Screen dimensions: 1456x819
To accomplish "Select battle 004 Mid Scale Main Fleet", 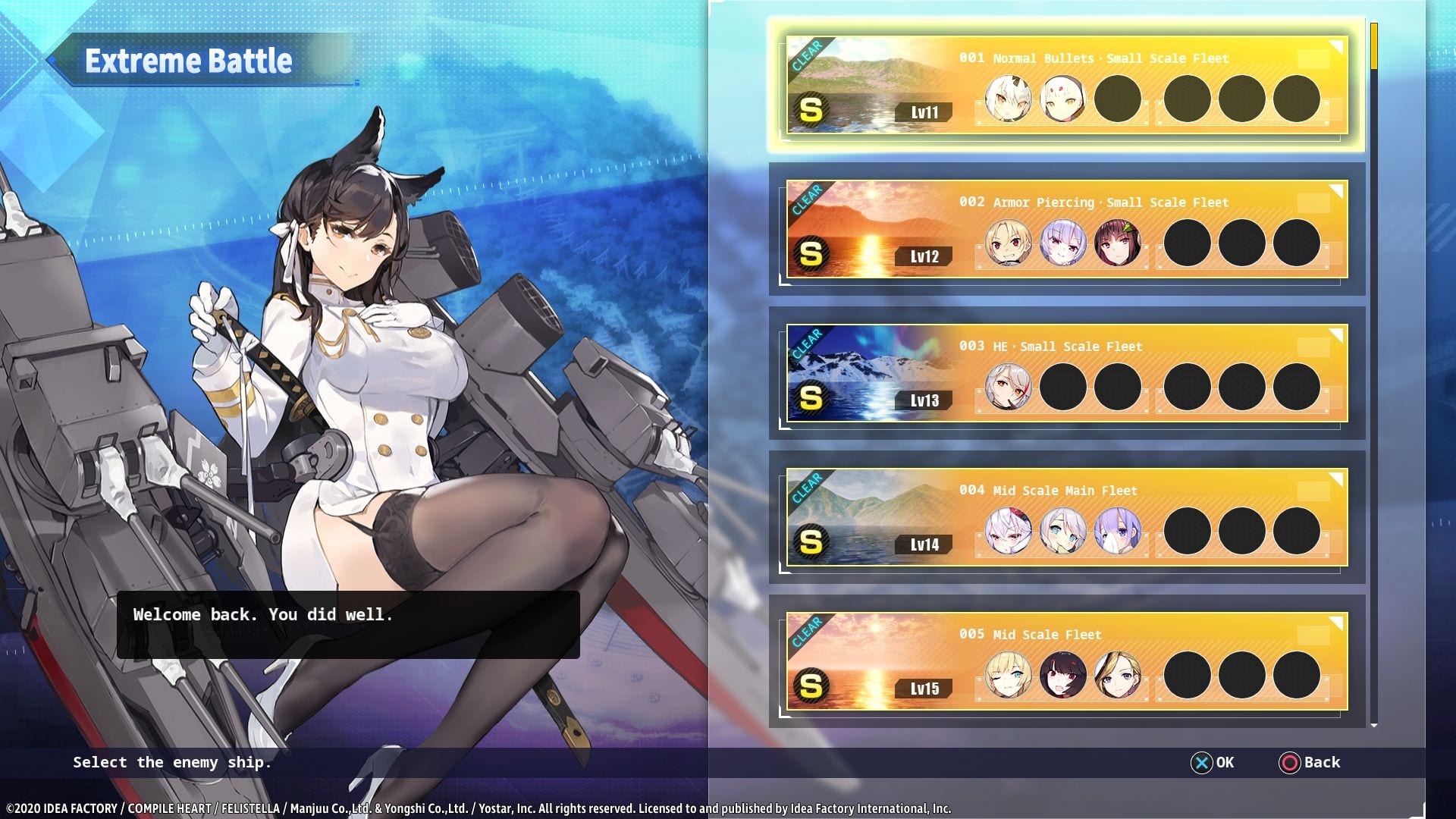I will [x=1066, y=517].
